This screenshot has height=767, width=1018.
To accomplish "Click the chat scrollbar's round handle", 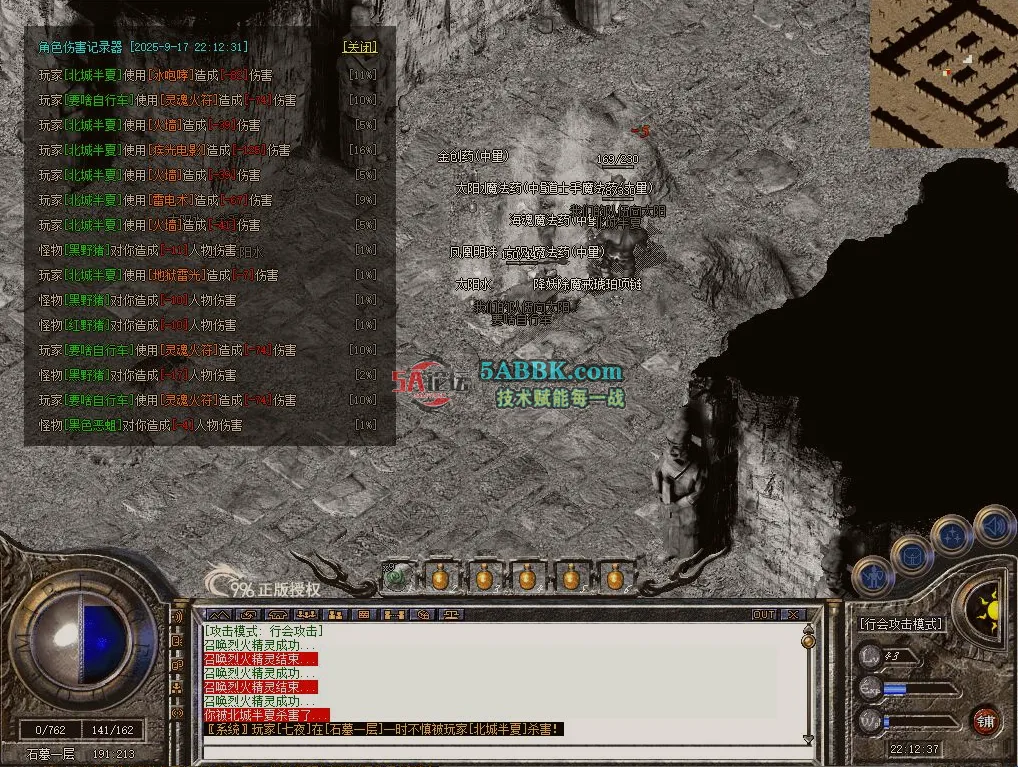I will pos(808,640).
